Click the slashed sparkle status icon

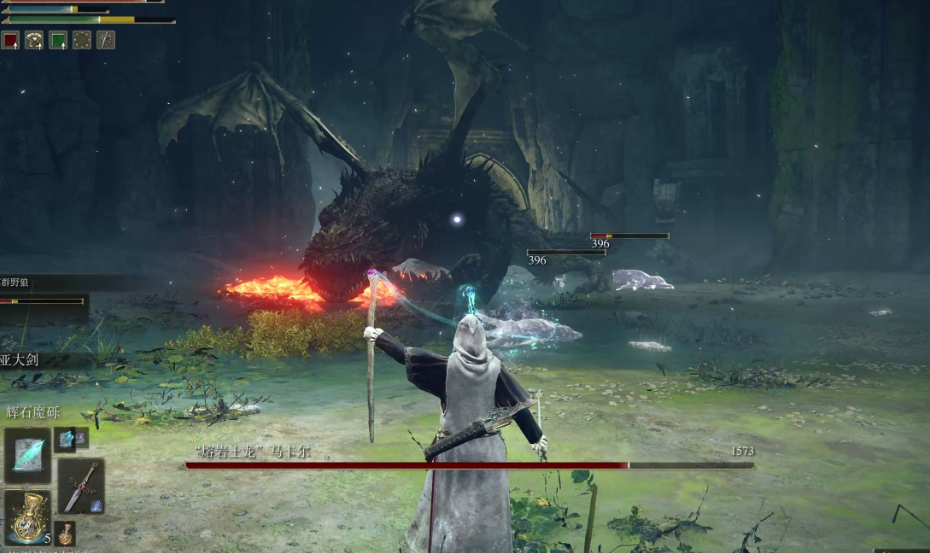(x=105, y=40)
